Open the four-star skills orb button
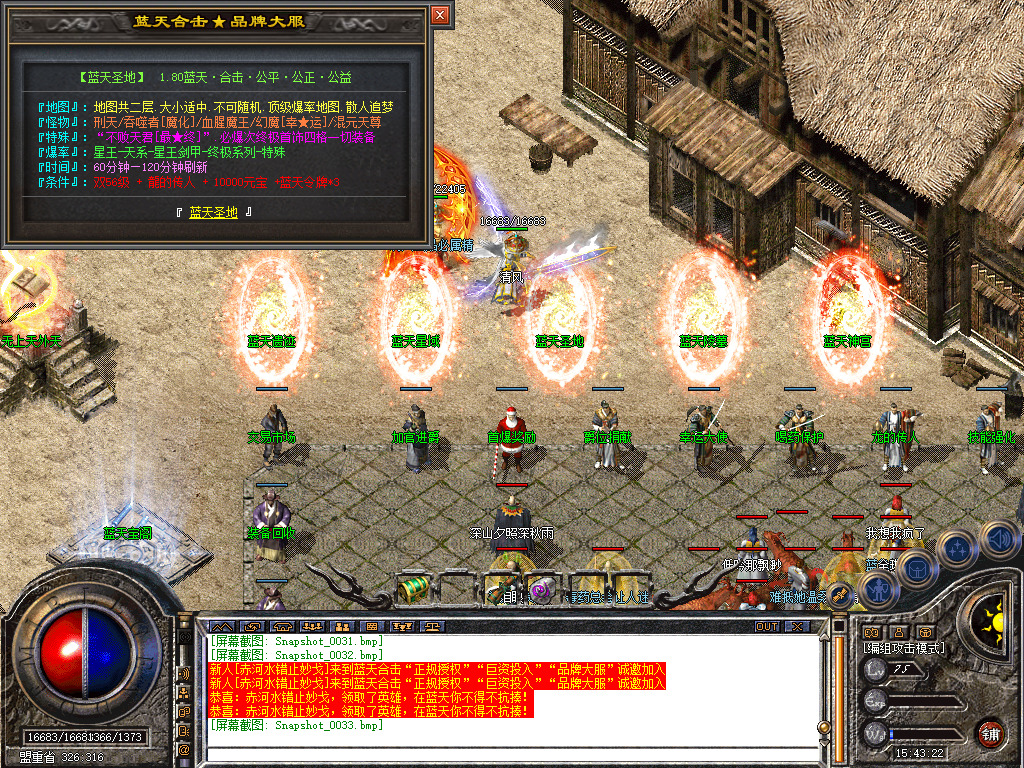Viewport: 1024px width, 768px height. [x=957, y=549]
